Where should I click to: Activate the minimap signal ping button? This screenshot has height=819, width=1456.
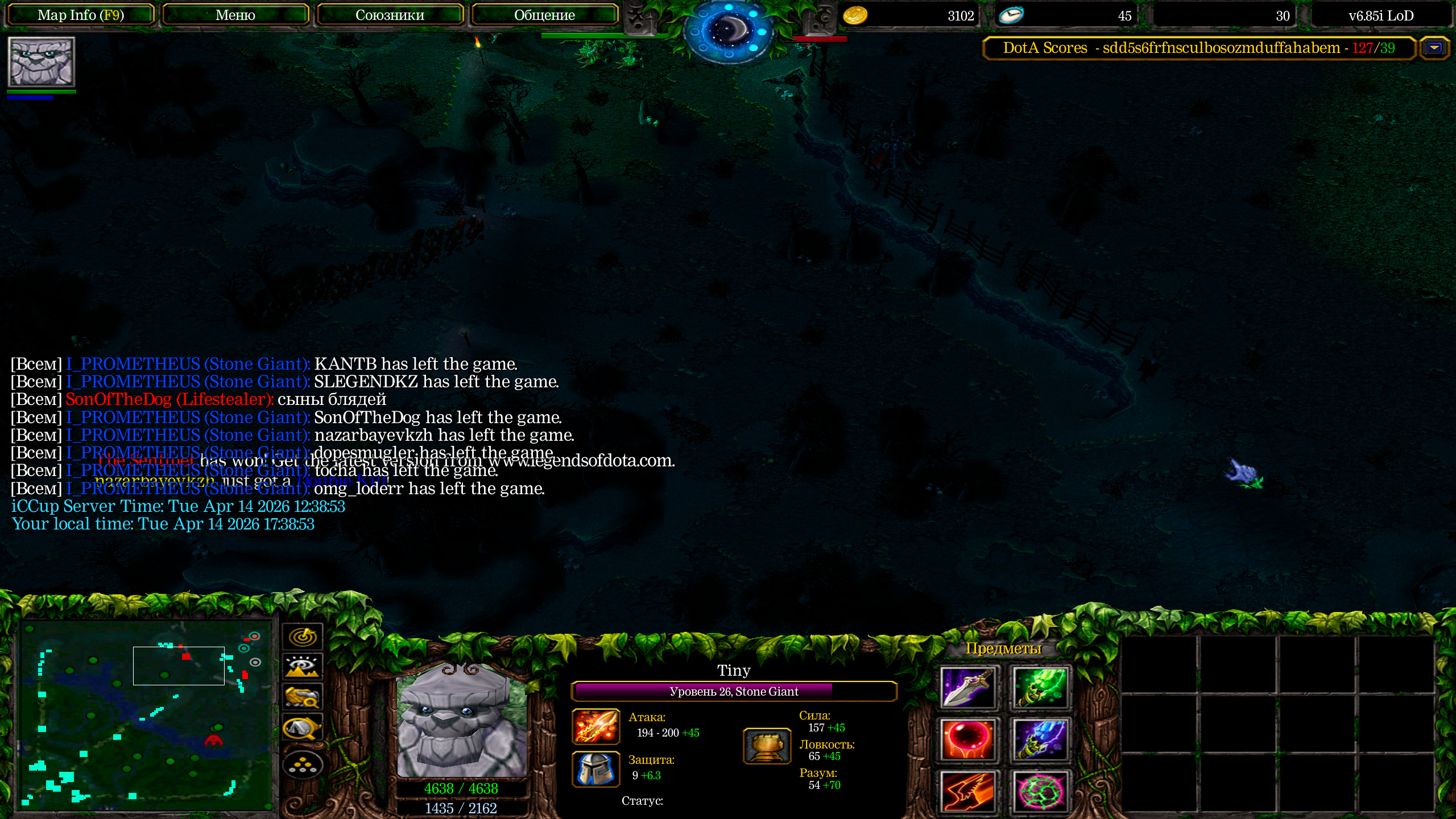(303, 636)
